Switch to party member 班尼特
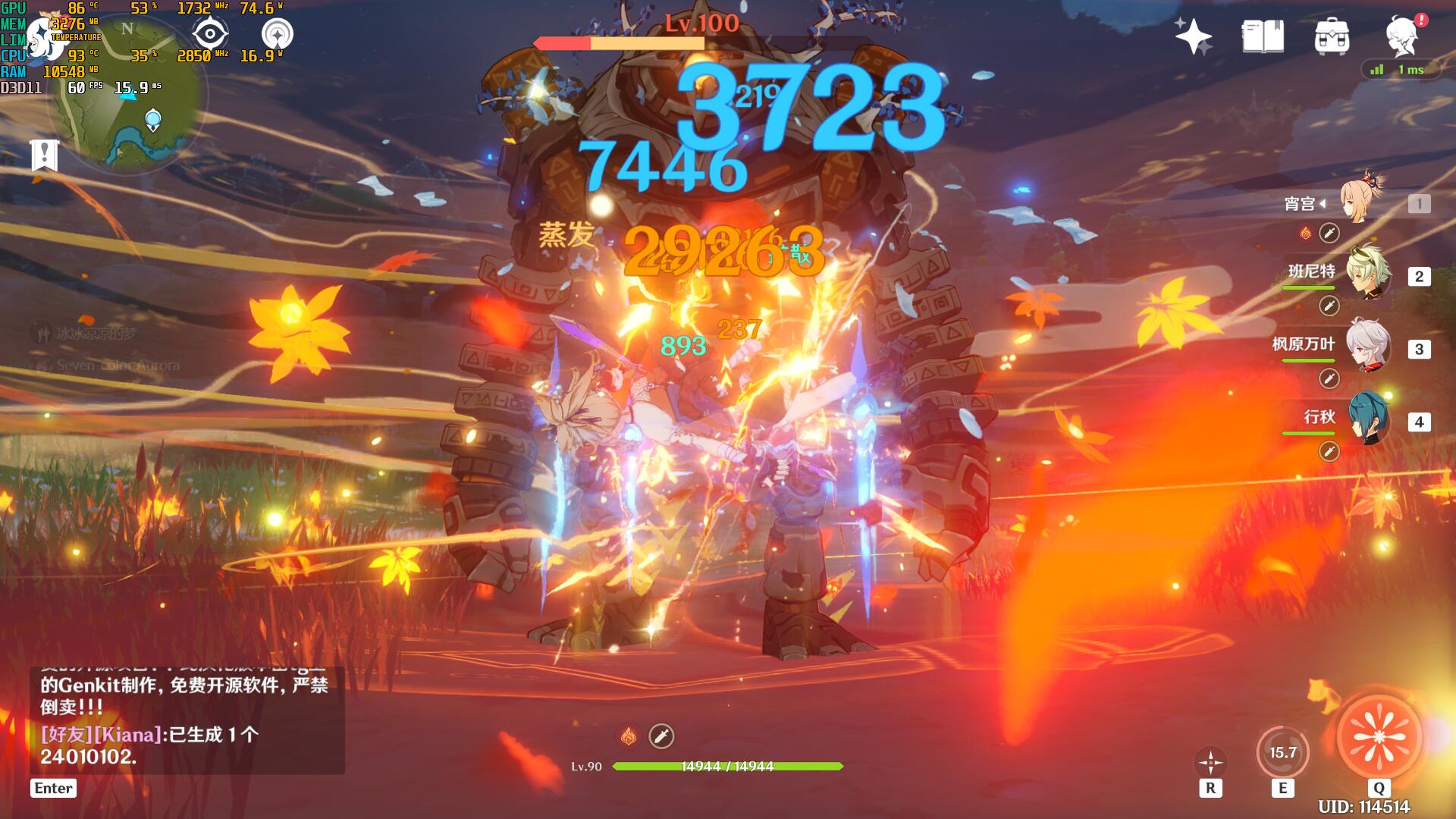Image resolution: width=1456 pixels, height=819 pixels. tap(1367, 275)
